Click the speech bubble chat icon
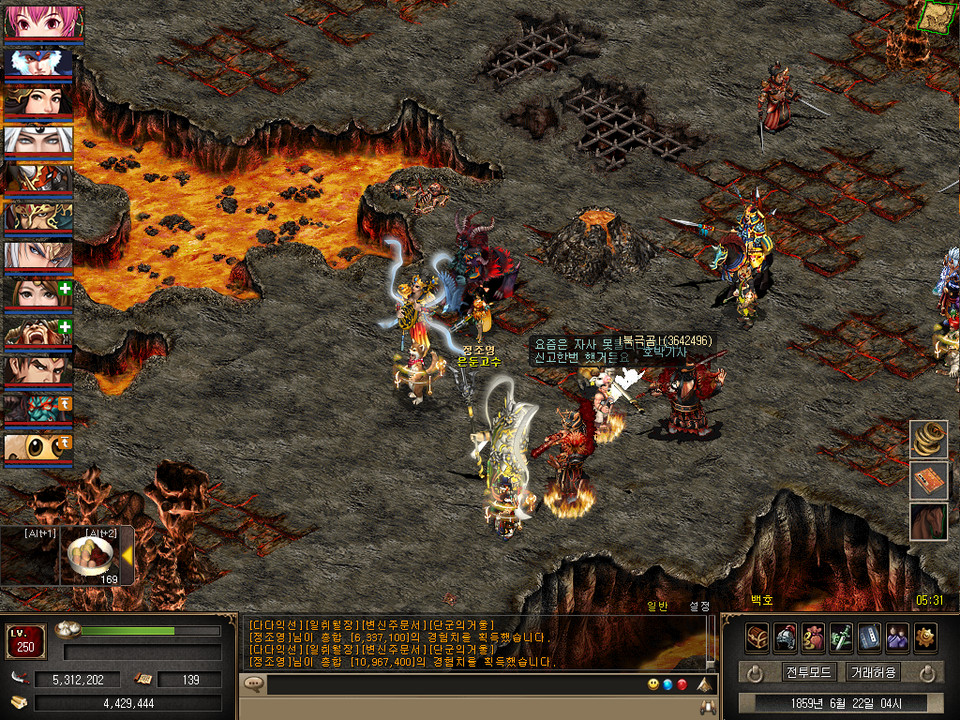This screenshot has width=960, height=720. (x=254, y=685)
